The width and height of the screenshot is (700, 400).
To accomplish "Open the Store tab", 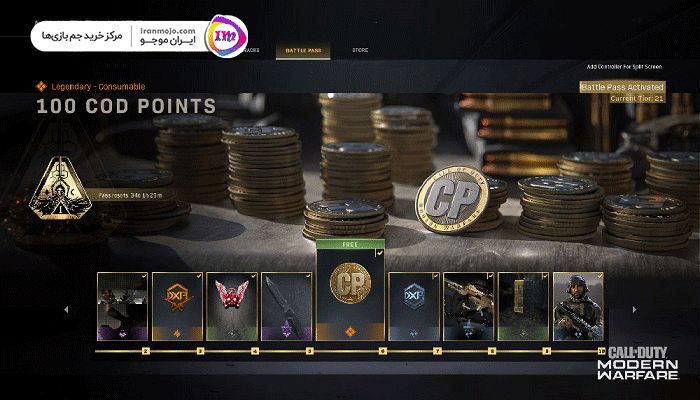I will [359, 50].
